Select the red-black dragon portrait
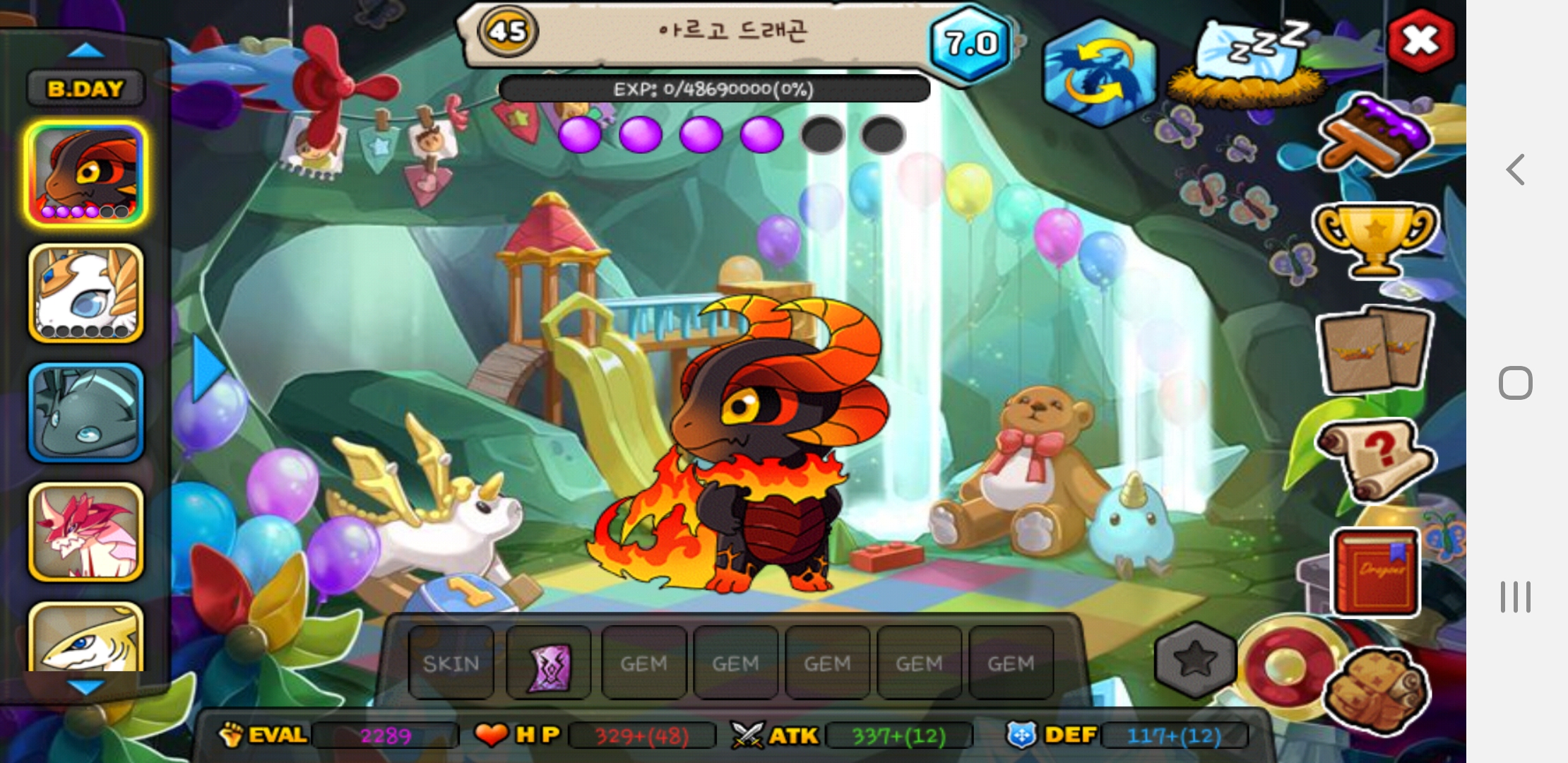 click(x=86, y=174)
